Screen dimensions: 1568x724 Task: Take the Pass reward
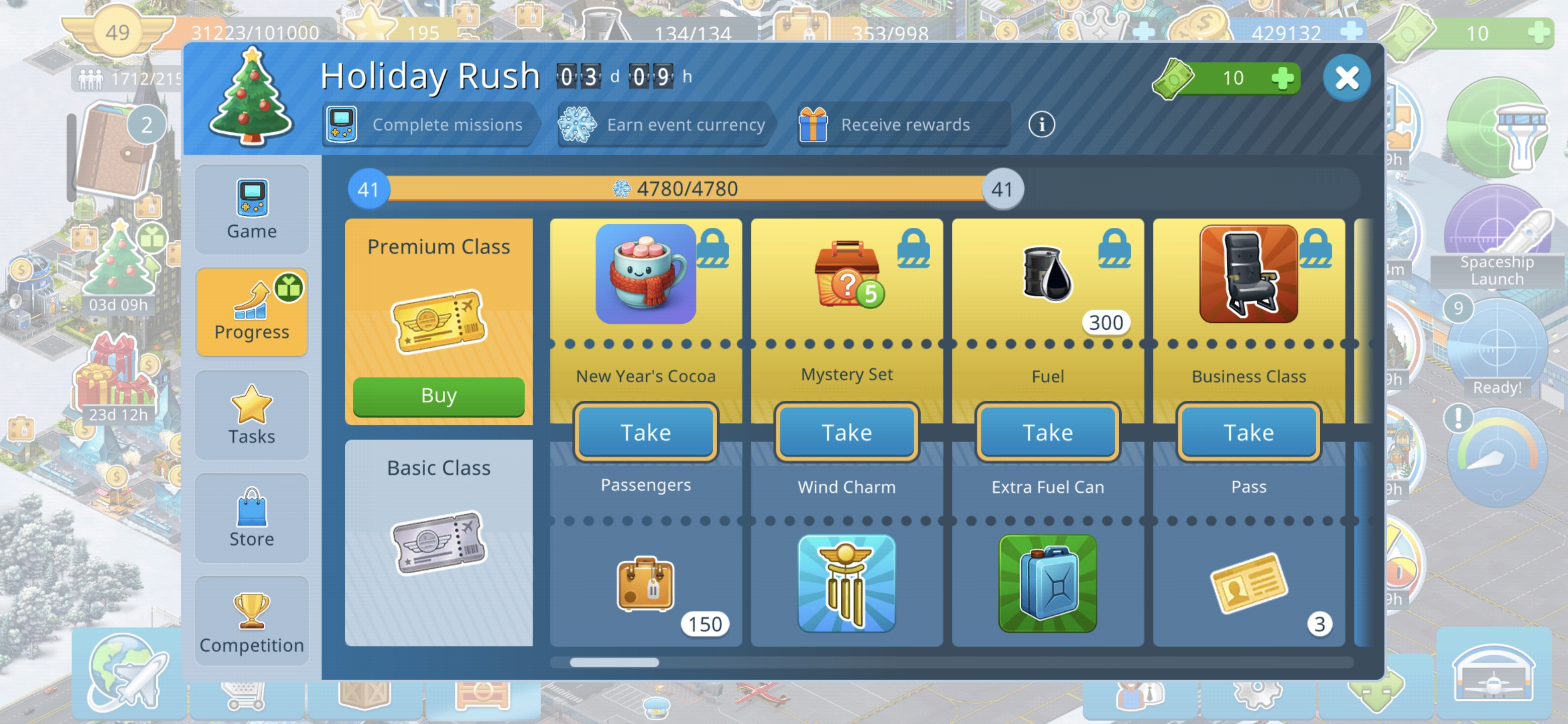click(x=1248, y=432)
